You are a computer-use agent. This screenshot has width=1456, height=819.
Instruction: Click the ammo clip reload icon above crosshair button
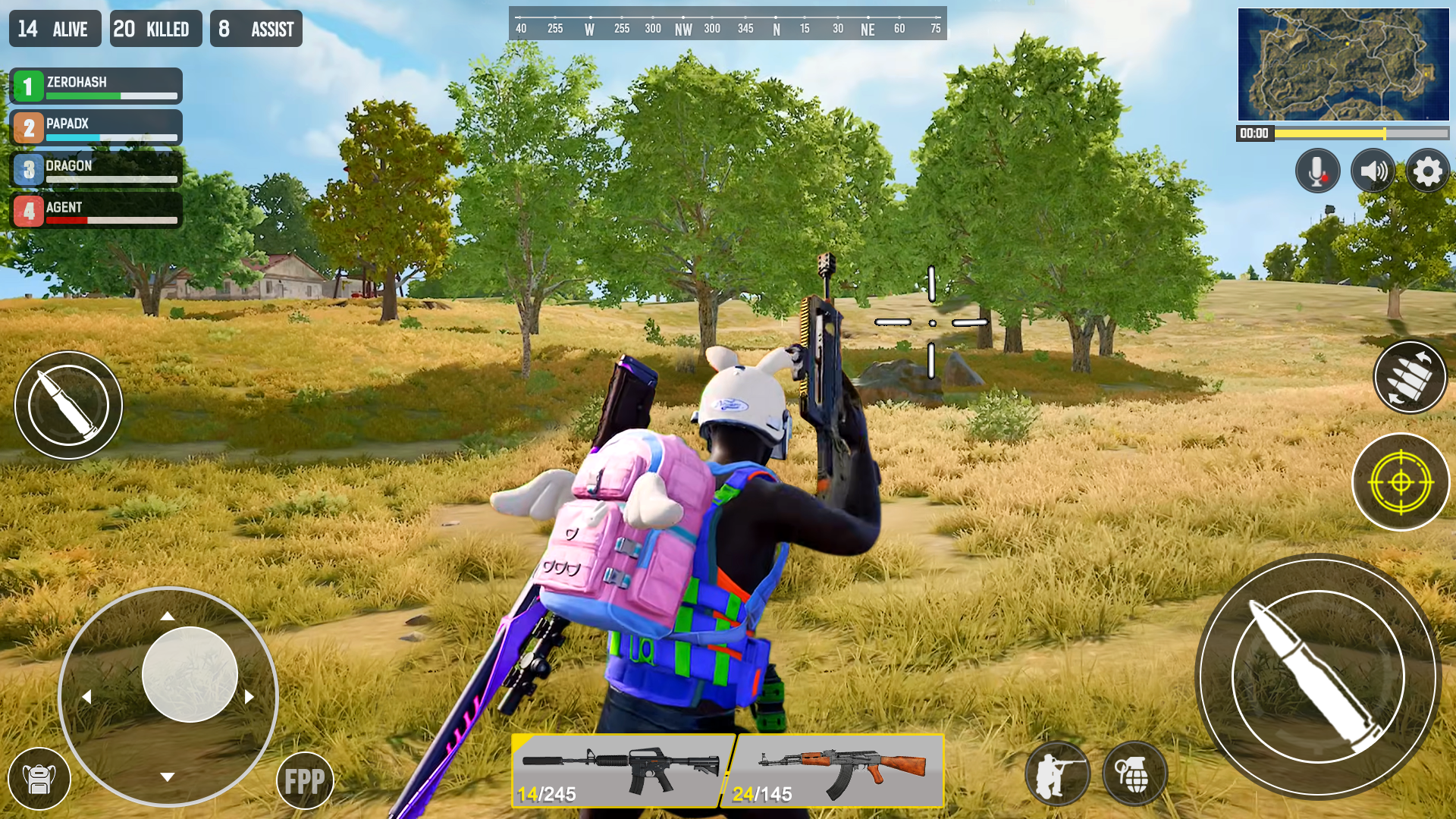(x=1410, y=378)
